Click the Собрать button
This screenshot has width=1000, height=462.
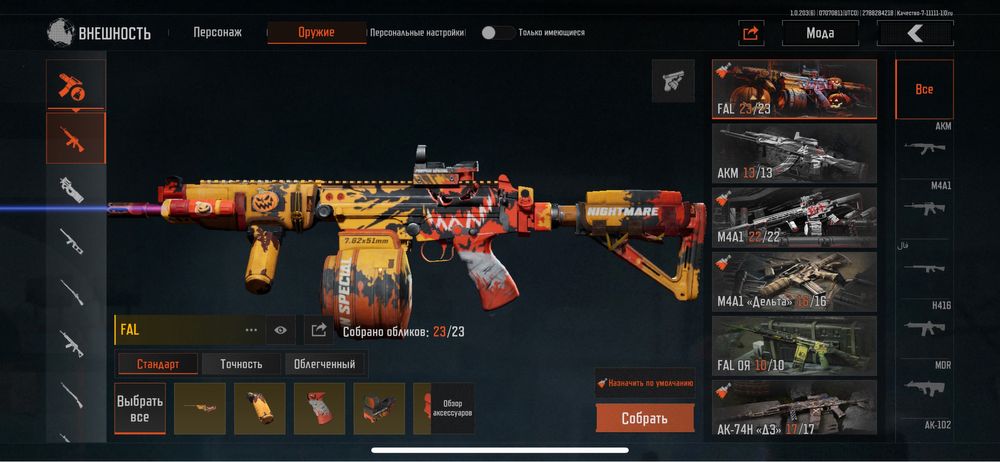(644, 418)
